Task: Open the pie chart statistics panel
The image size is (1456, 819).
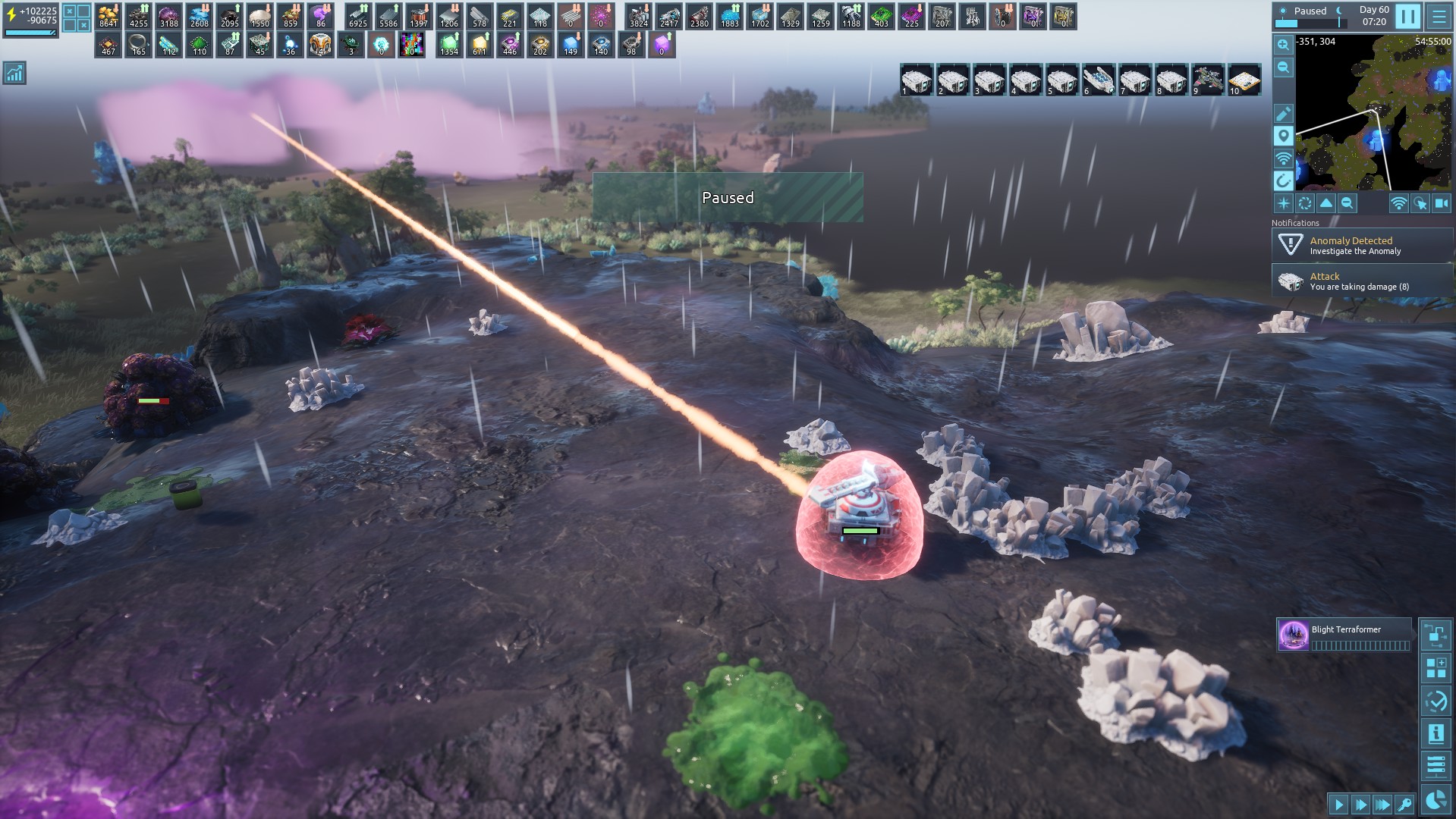Action: pyautogui.click(x=1436, y=800)
